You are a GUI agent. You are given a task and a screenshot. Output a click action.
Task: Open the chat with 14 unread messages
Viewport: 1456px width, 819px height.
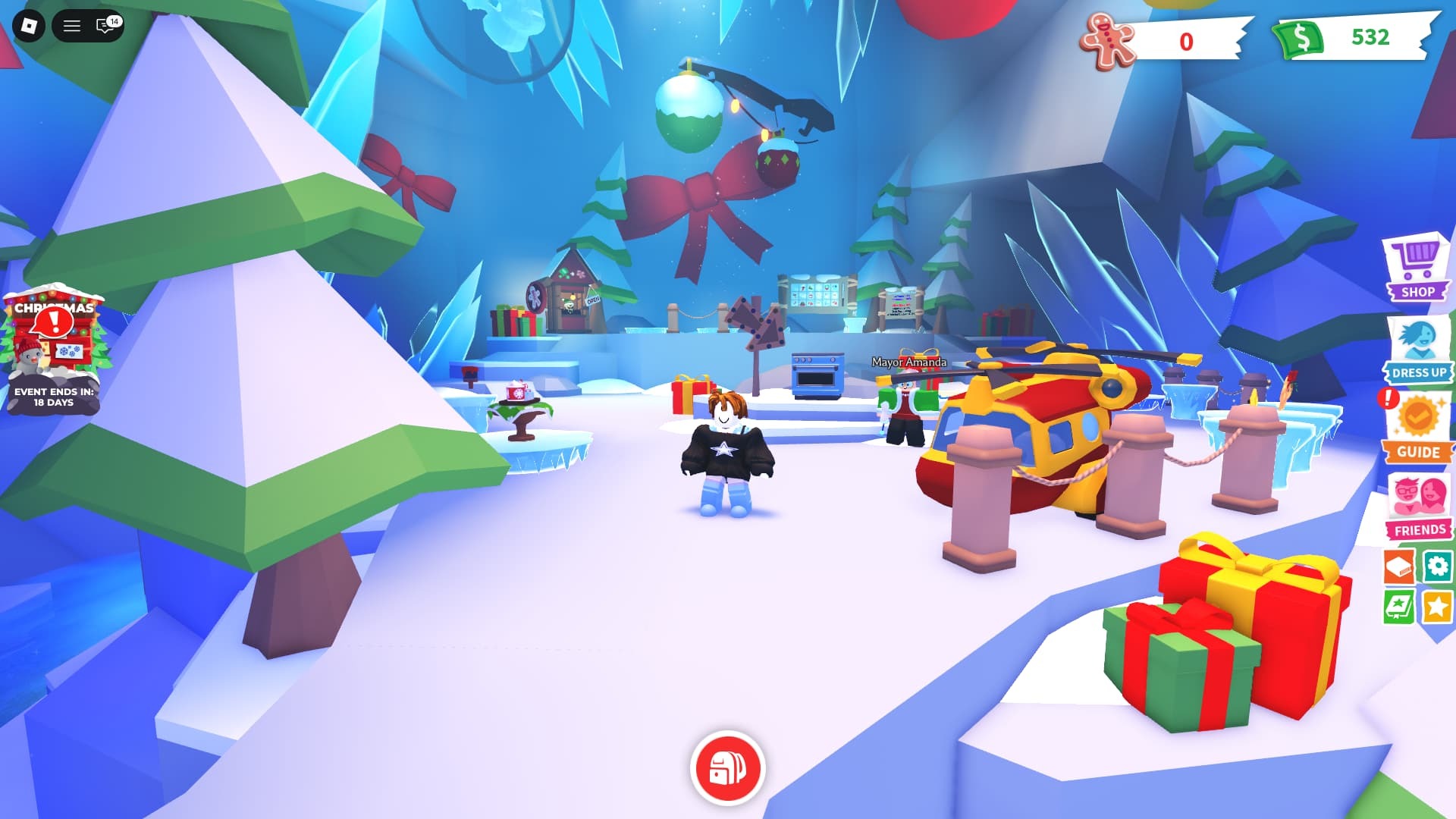click(106, 27)
